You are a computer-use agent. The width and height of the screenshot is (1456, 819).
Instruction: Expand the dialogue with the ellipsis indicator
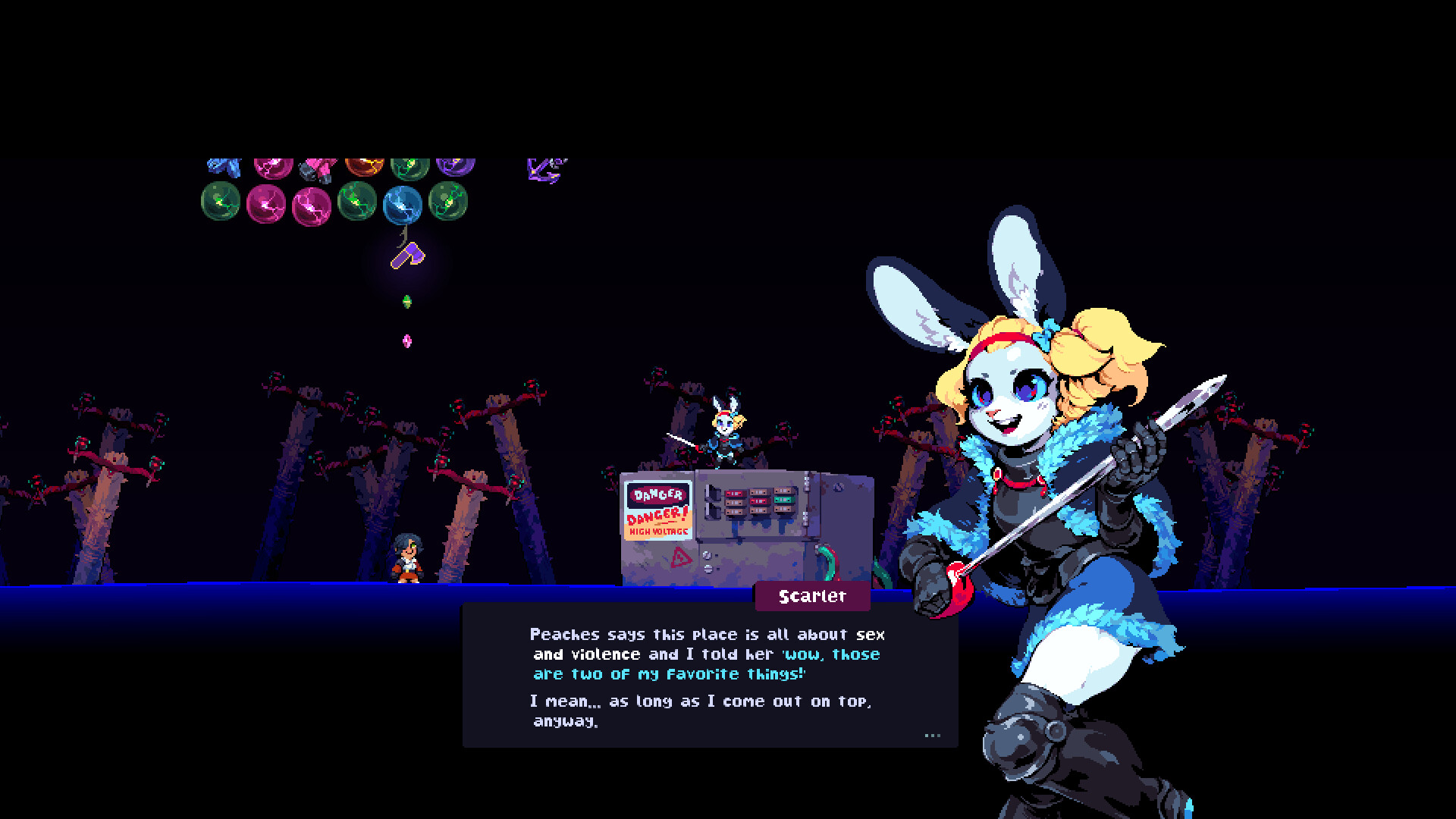pyautogui.click(x=932, y=736)
